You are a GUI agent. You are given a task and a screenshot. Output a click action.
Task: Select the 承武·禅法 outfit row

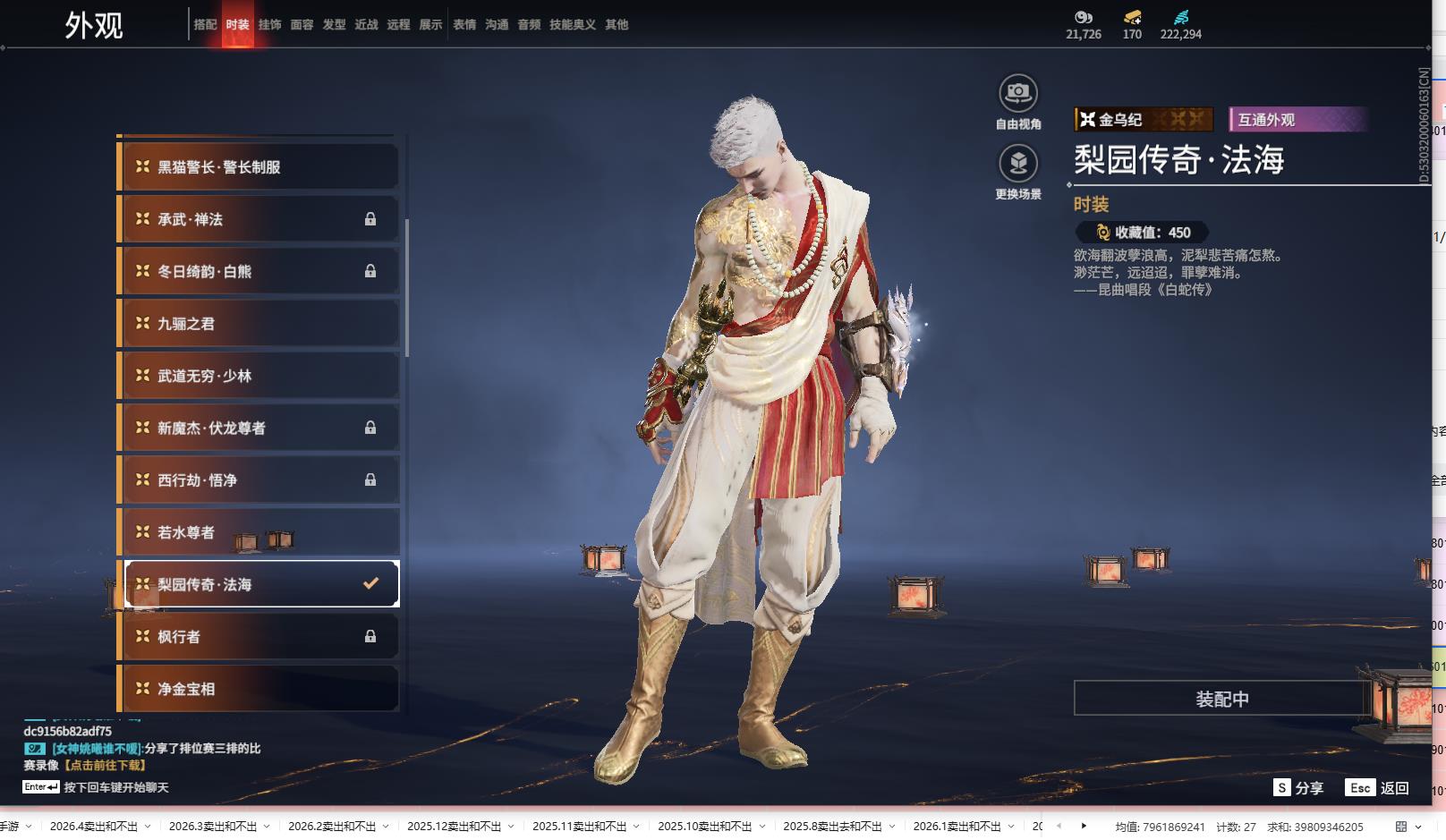click(x=259, y=219)
